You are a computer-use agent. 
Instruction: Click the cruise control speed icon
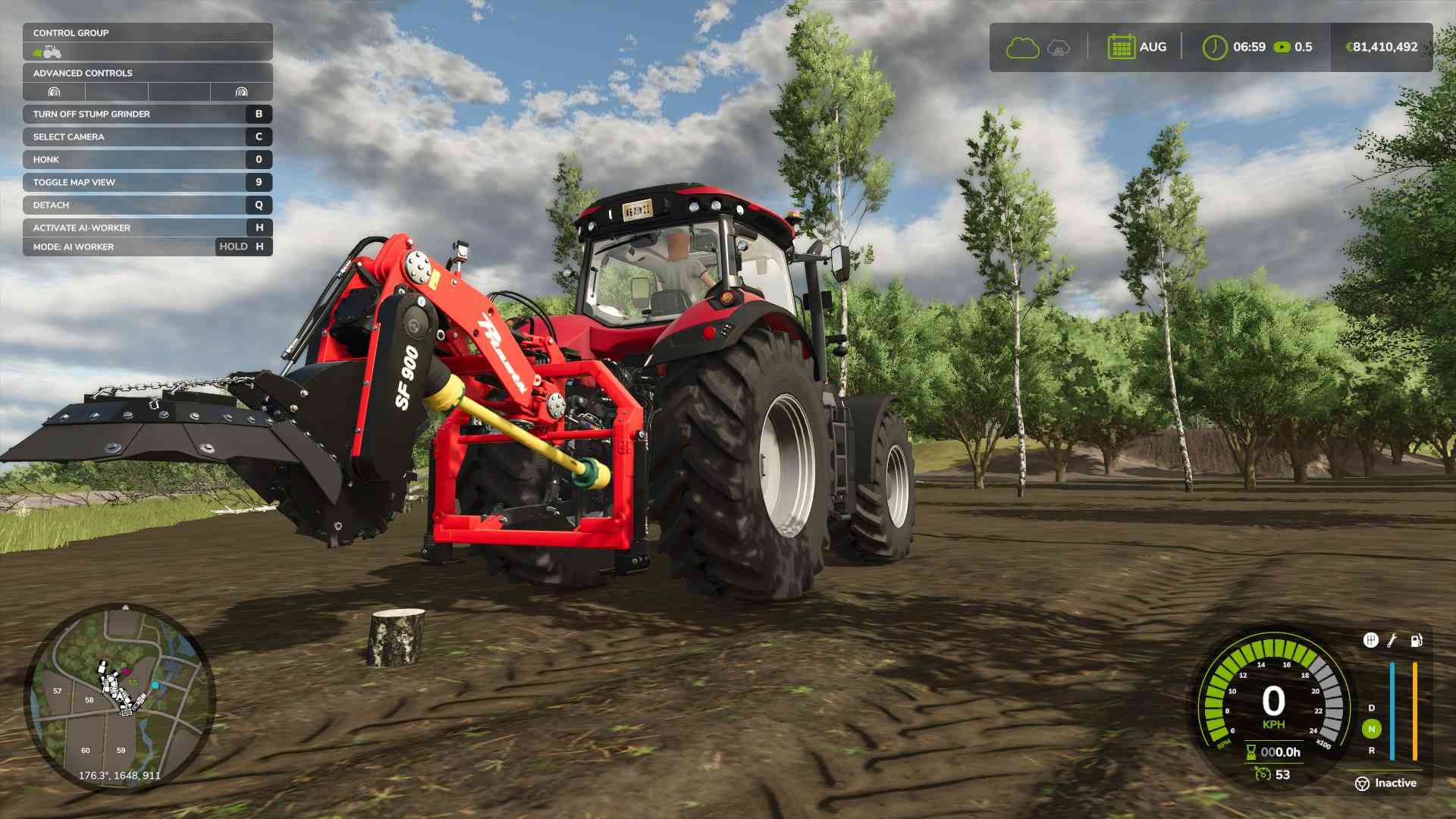1263,774
